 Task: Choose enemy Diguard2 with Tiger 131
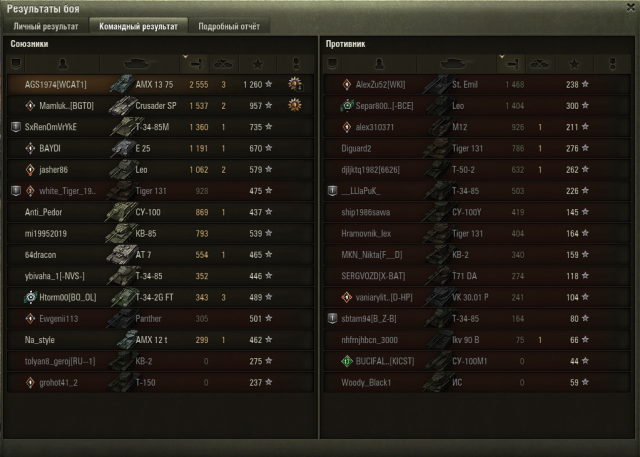(476, 148)
